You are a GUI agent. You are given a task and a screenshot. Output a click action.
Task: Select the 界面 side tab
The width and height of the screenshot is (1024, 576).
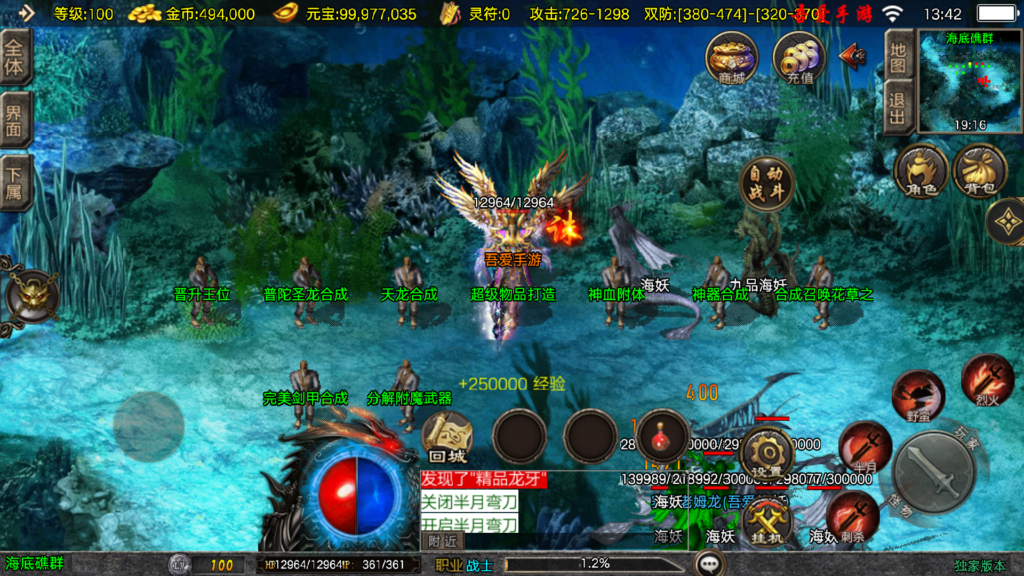click(15, 120)
